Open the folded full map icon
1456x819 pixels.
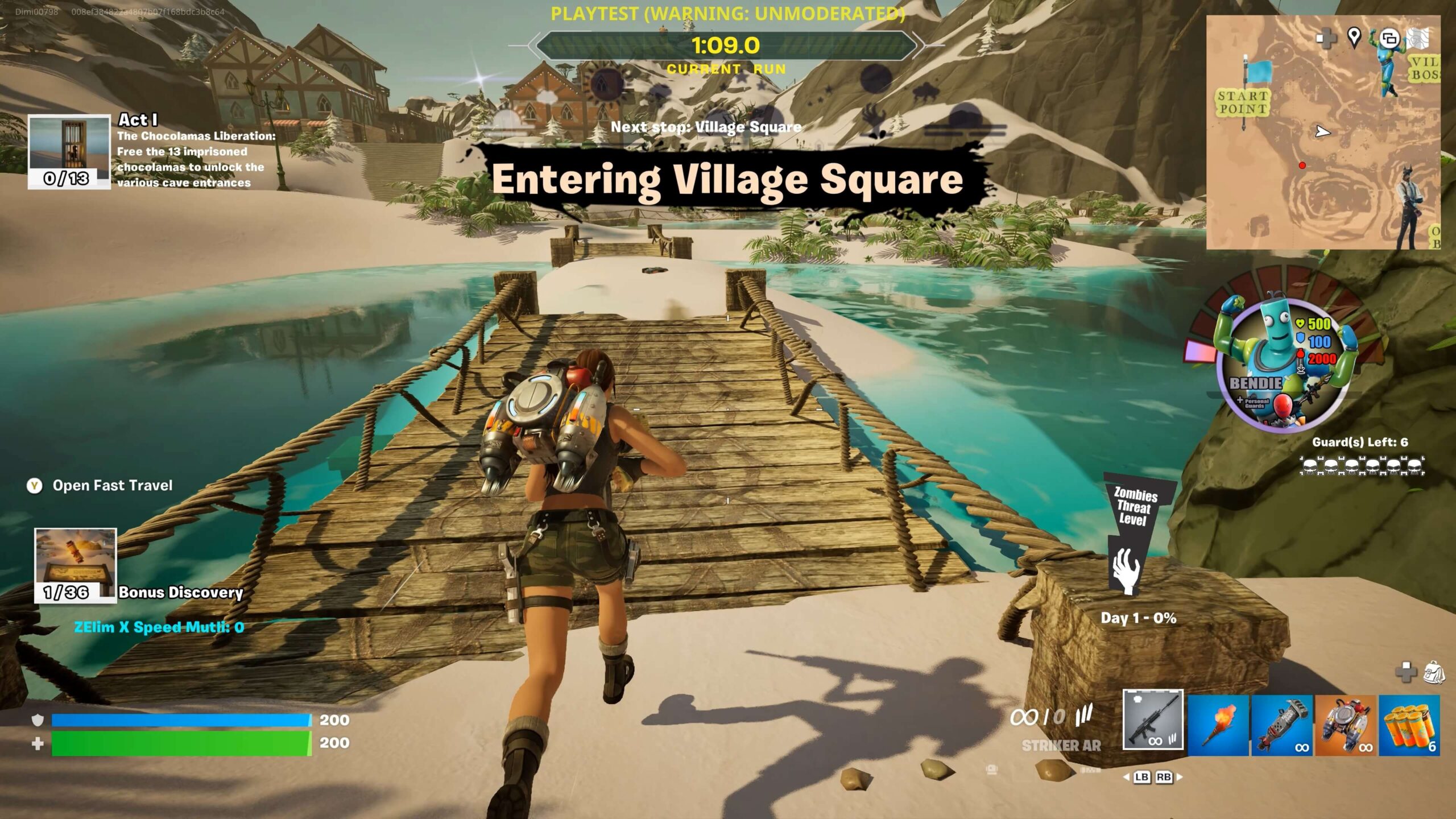(1418, 38)
